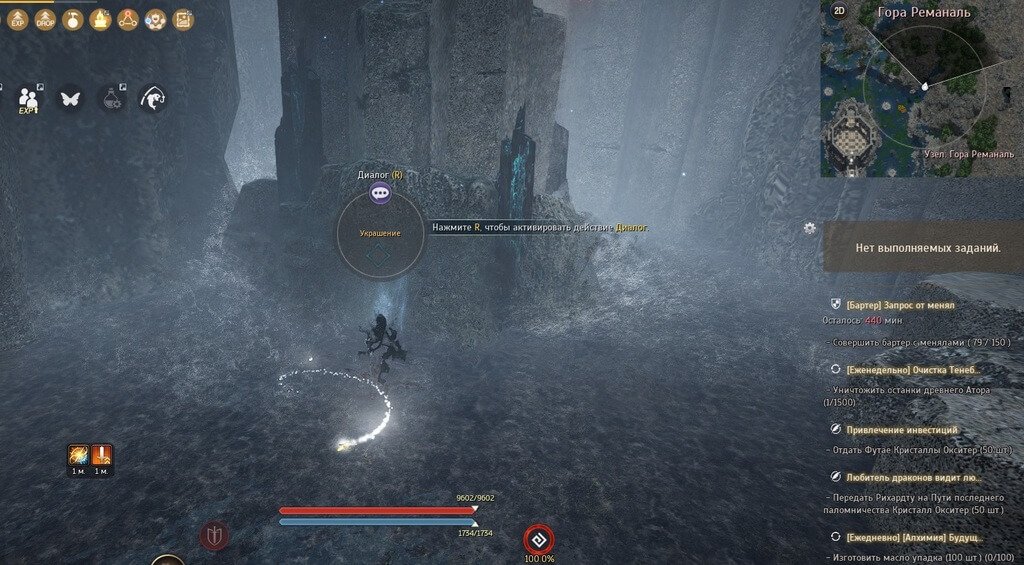Click the red flame skill buff icon

click(77, 455)
